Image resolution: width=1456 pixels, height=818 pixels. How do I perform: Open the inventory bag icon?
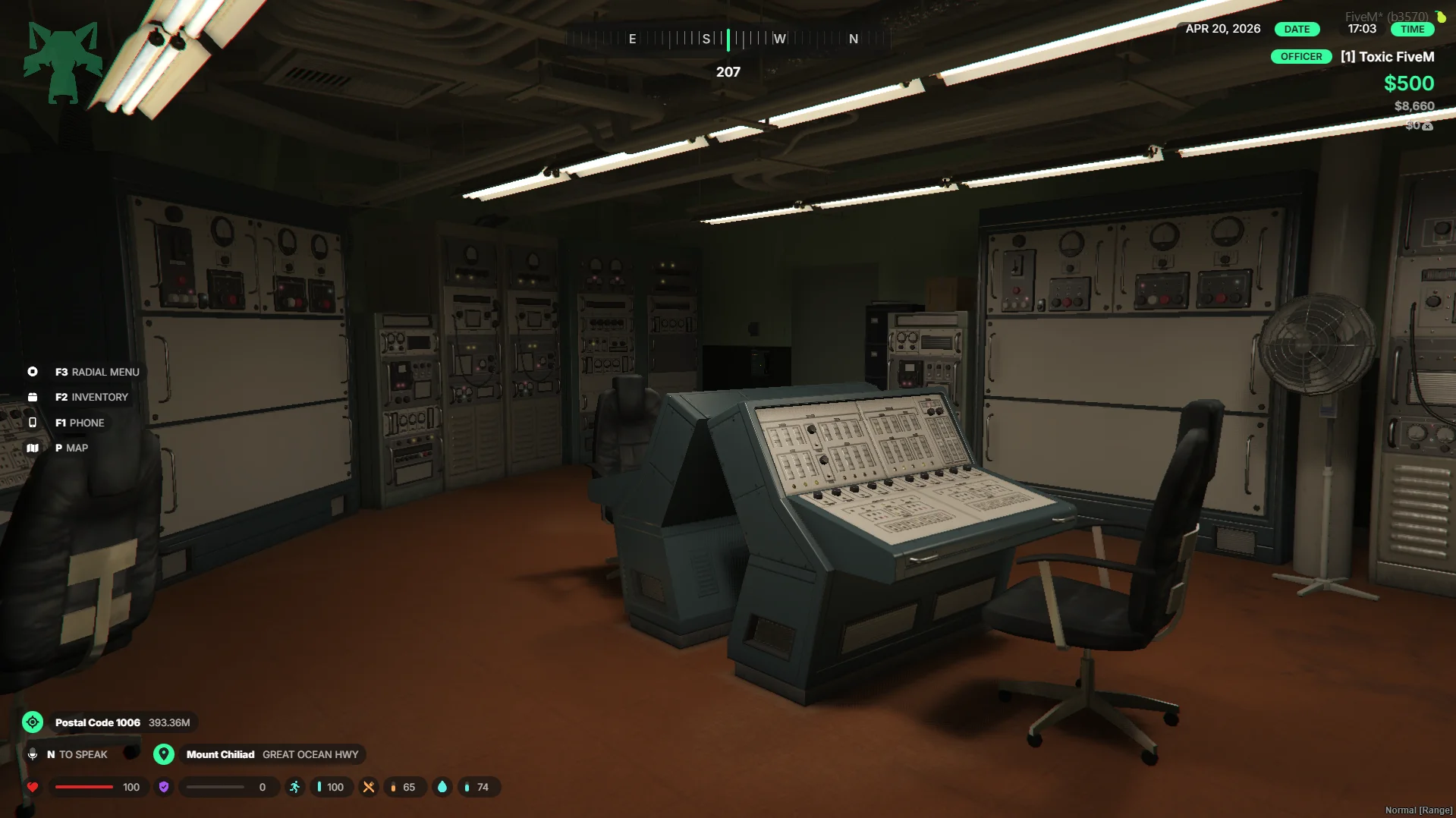click(x=33, y=397)
